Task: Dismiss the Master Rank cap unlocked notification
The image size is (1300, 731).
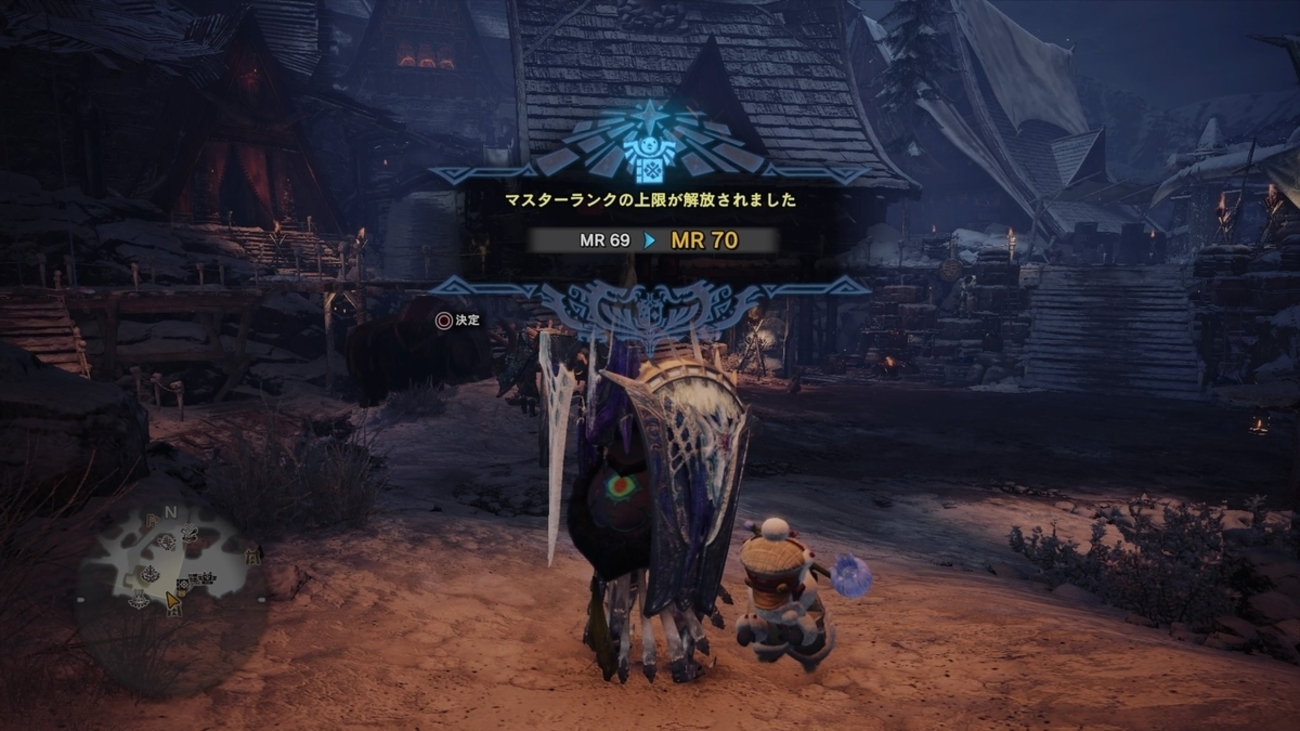Action: pyautogui.click(x=457, y=320)
